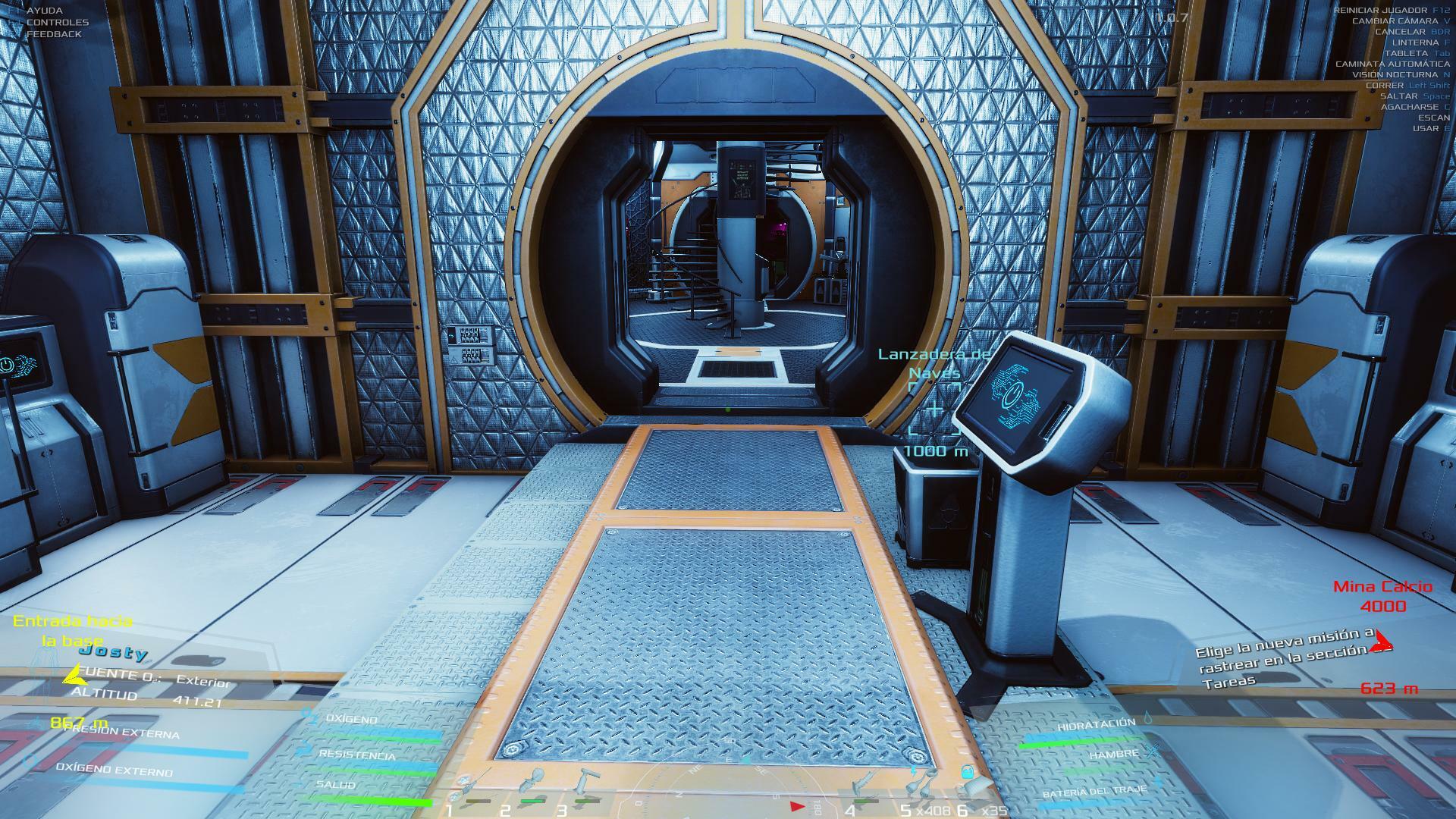Viewport: 1456px width, 819px height.
Task: Select the red Mina Calcio waypoint label
Action: pyautogui.click(x=1382, y=596)
